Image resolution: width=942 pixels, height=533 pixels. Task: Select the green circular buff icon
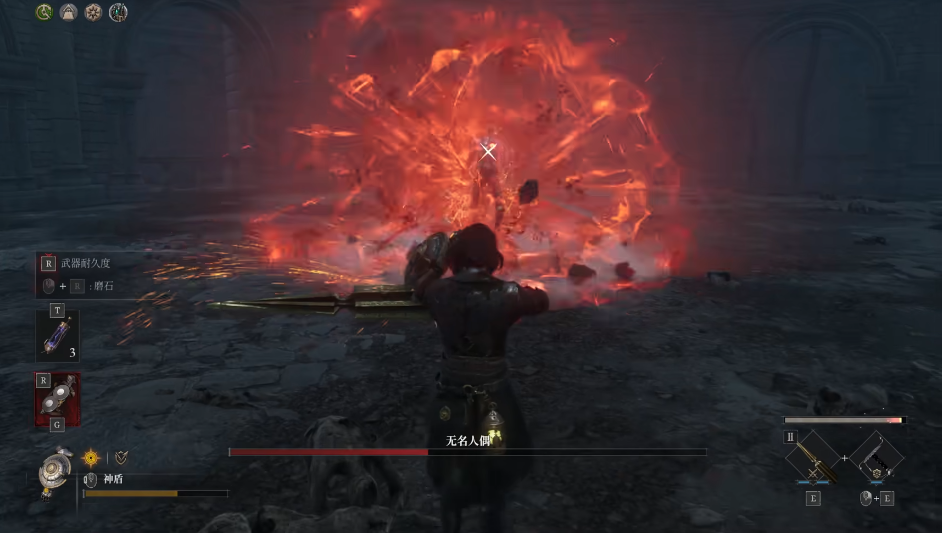coord(44,12)
